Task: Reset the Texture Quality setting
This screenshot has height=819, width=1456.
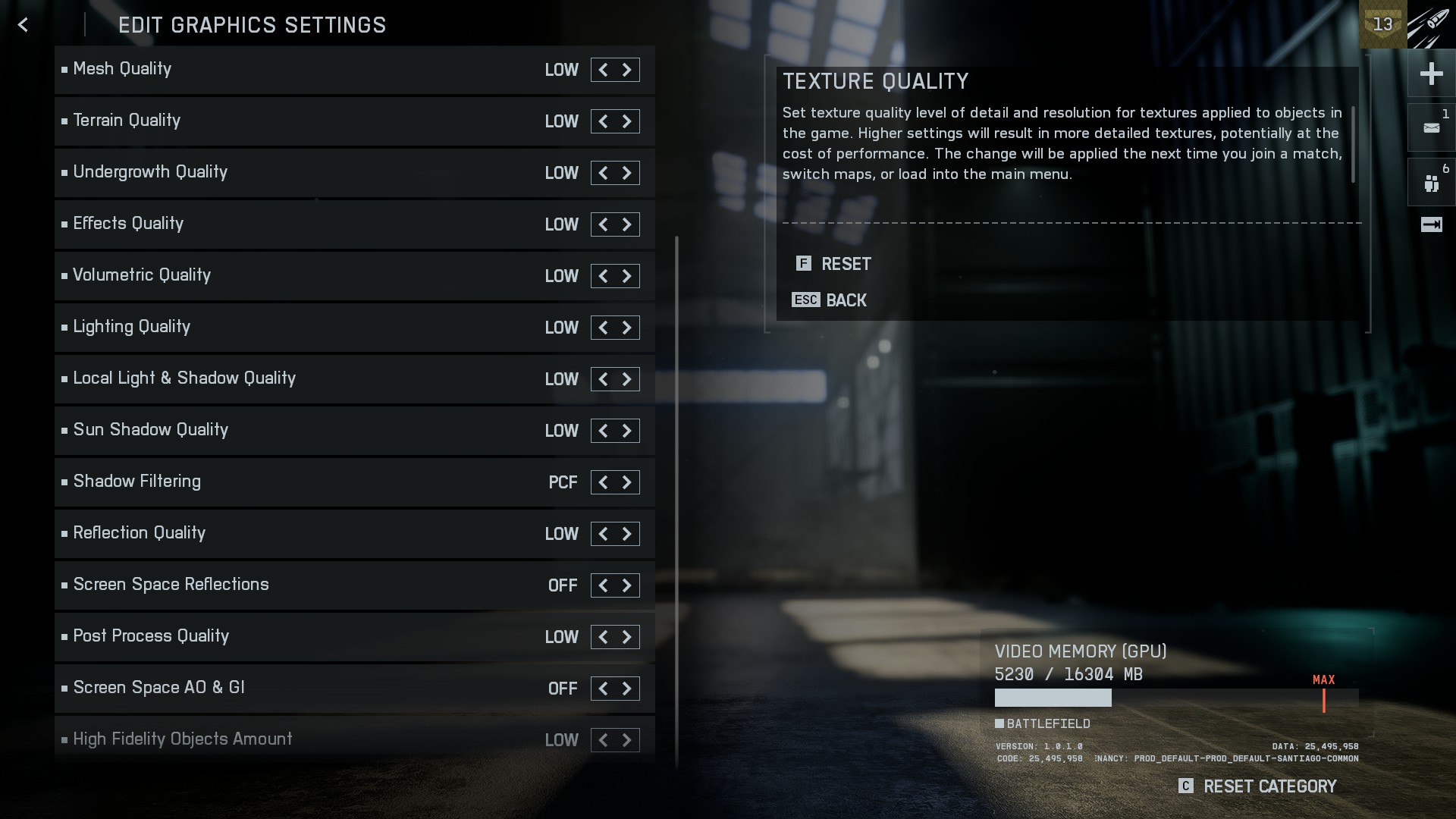Action: pos(834,264)
